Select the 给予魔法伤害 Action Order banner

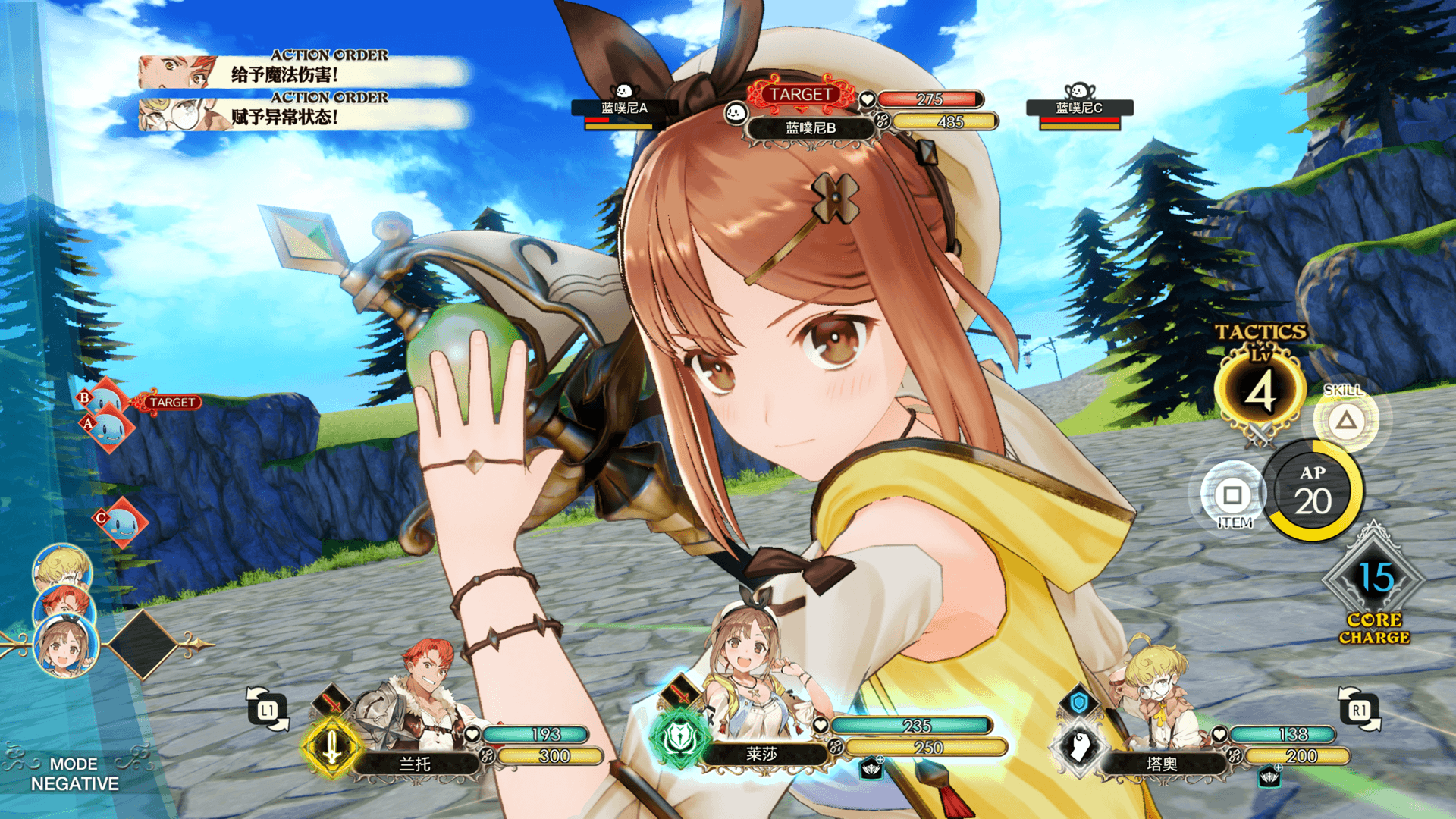pyautogui.click(x=303, y=73)
